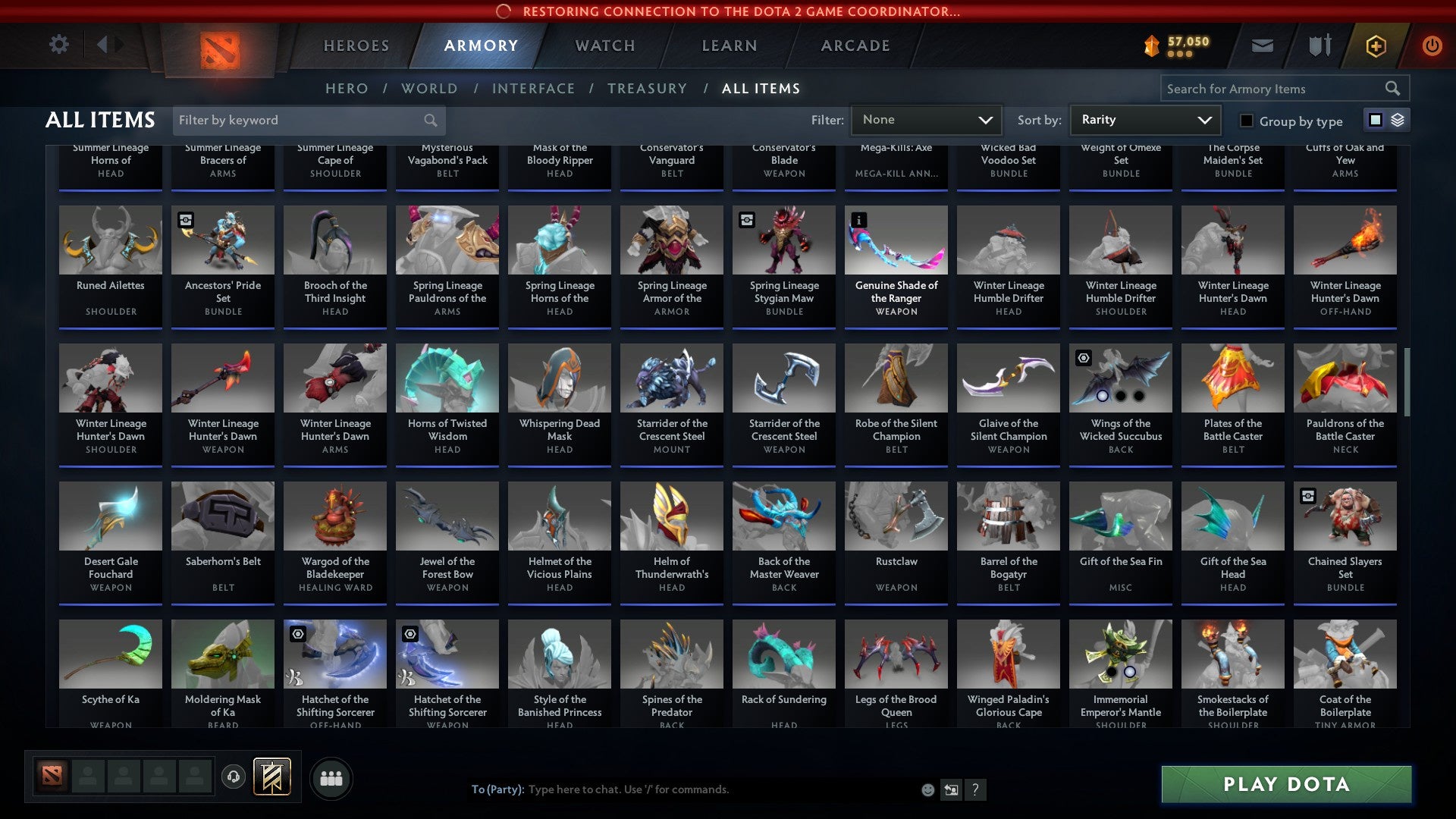
Task: Click the voice chat headset icon
Action: 233,777
